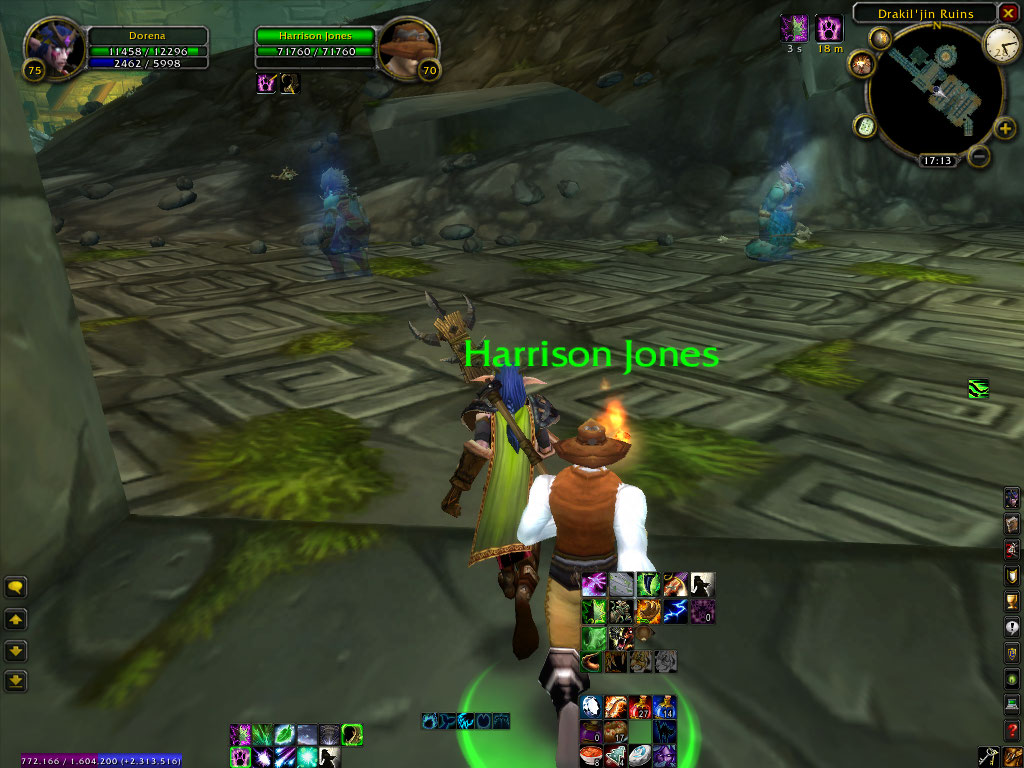
Task: Click the minimap tracking icon
Action: pos(881,38)
